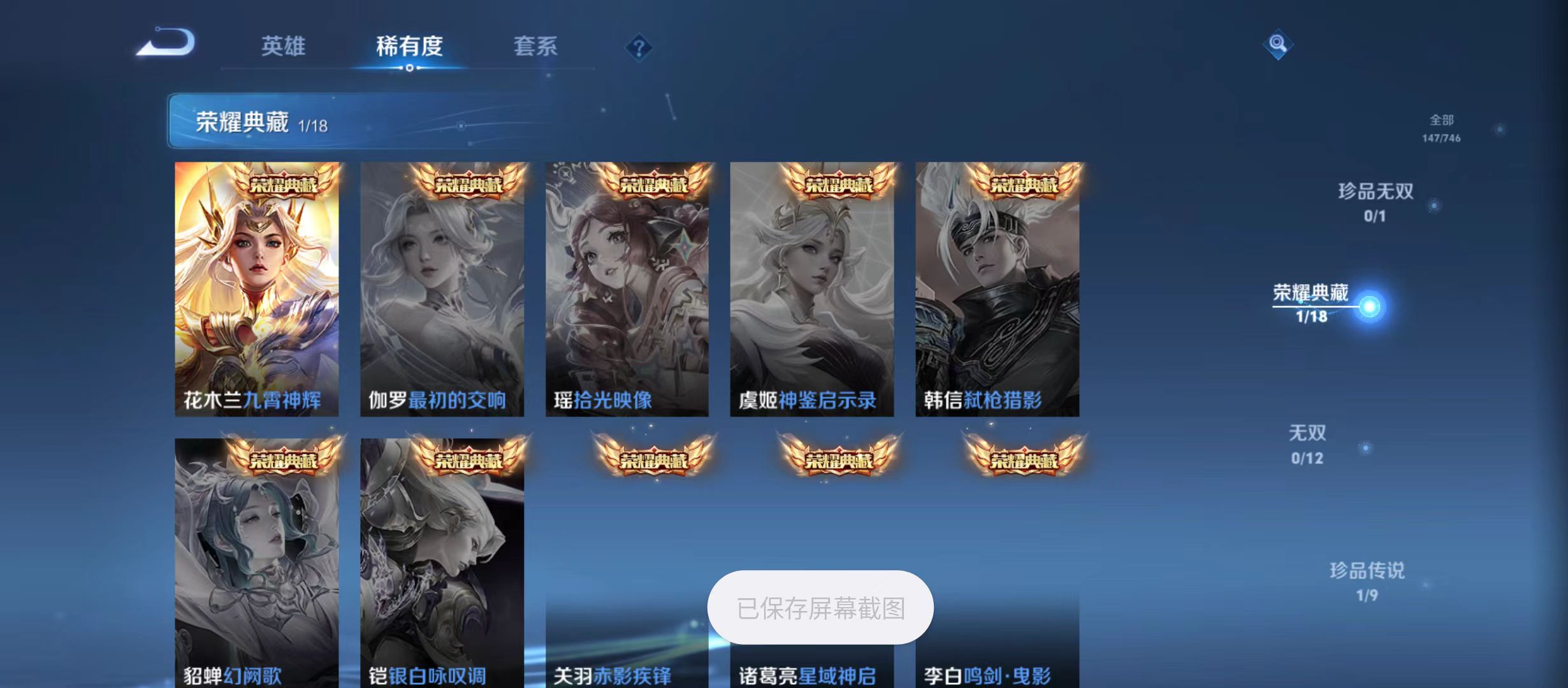The width and height of the screenshot is (1568, 688).
Task: Open the help question mark icon
Action: 639,48
